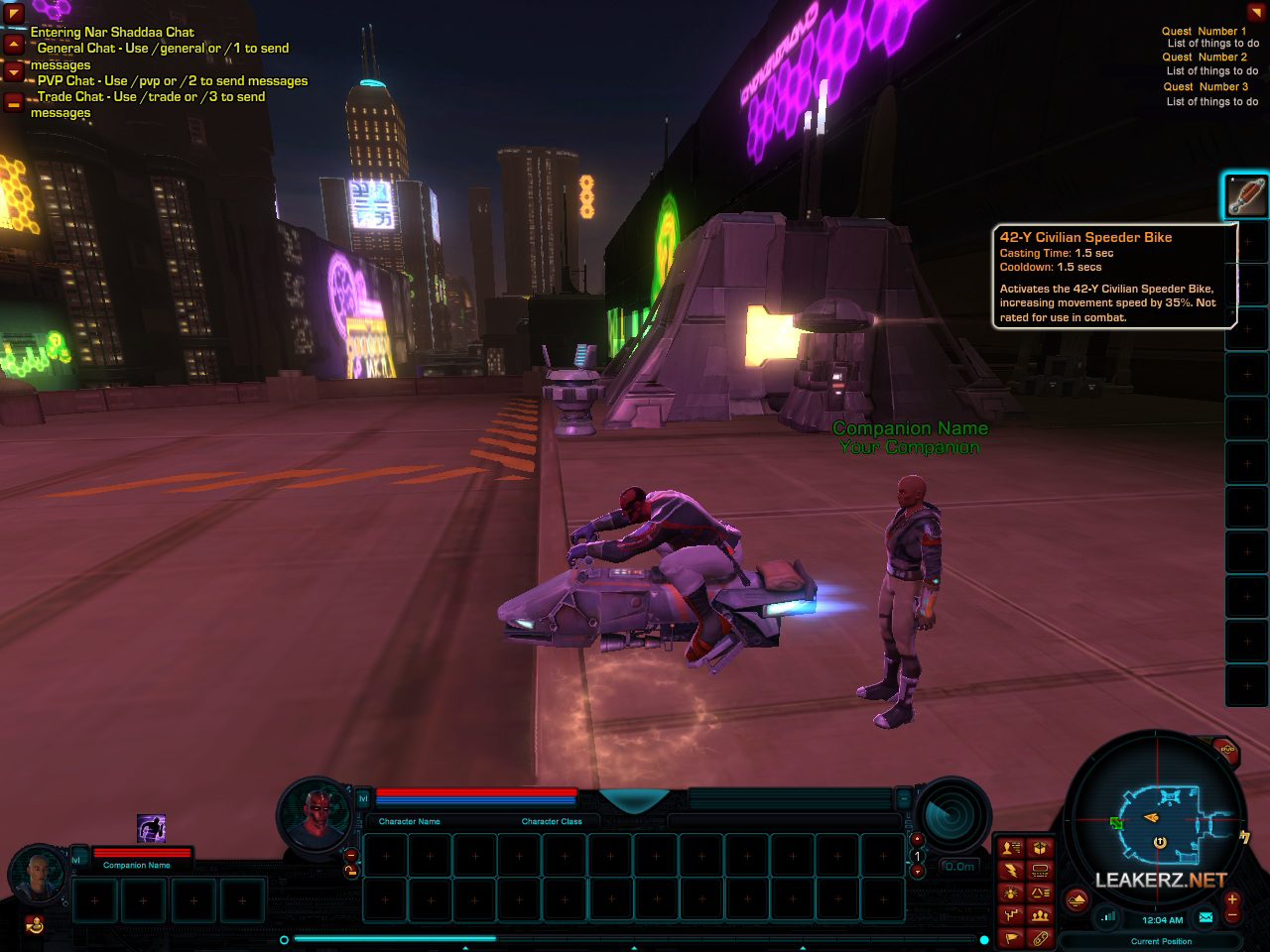This screenshot has height=952, width=1270.
Task: Open the mail envelope icon
Action: [1206, 917]
